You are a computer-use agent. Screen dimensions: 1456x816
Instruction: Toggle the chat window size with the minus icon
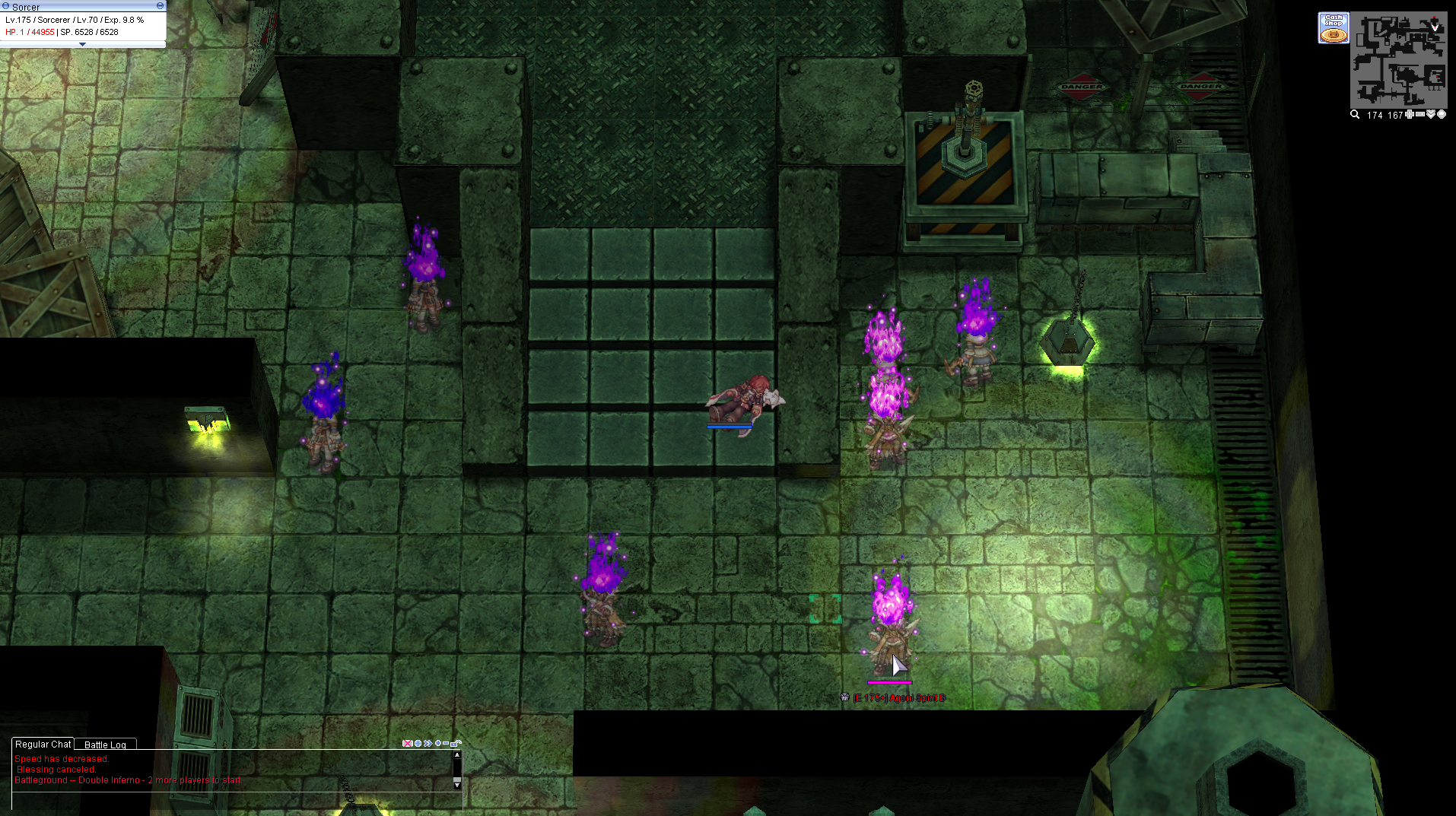pos(446,743)
